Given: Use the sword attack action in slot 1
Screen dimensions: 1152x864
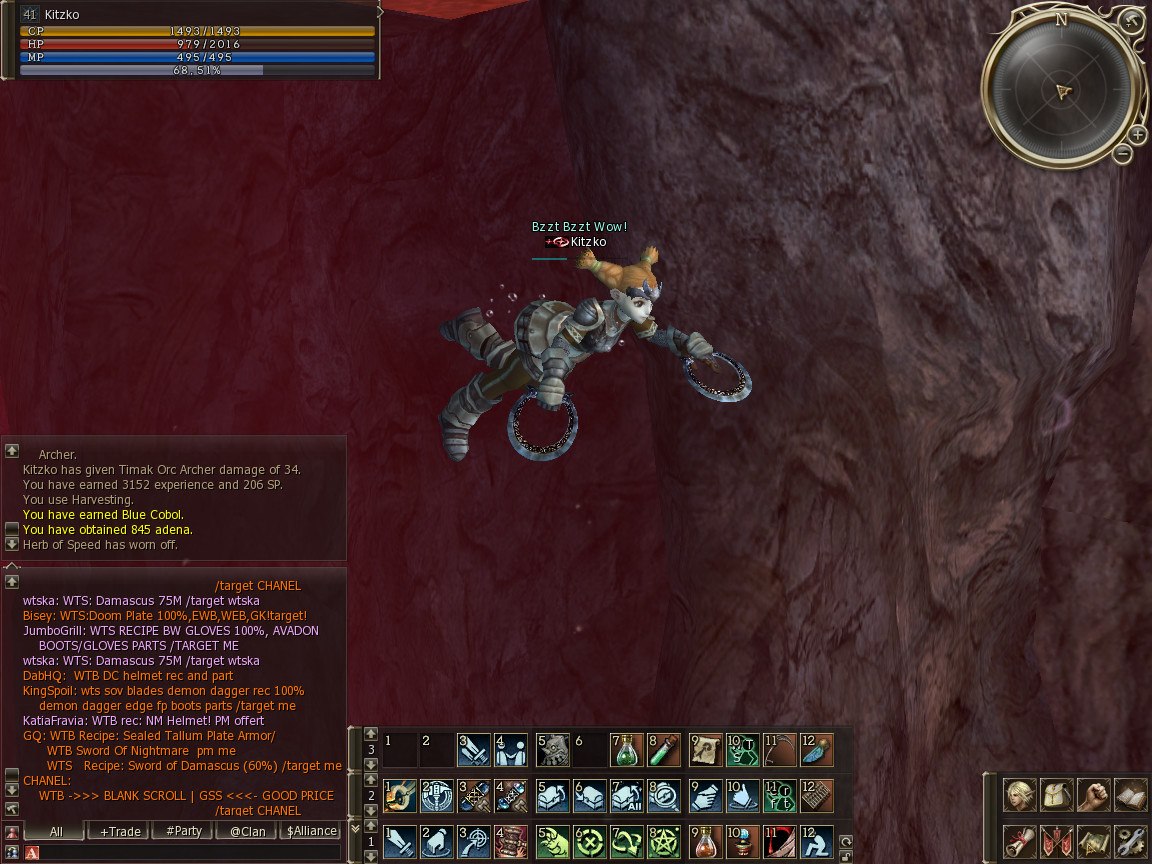Looking at the screenshot, I should click(x=399, y=841).
